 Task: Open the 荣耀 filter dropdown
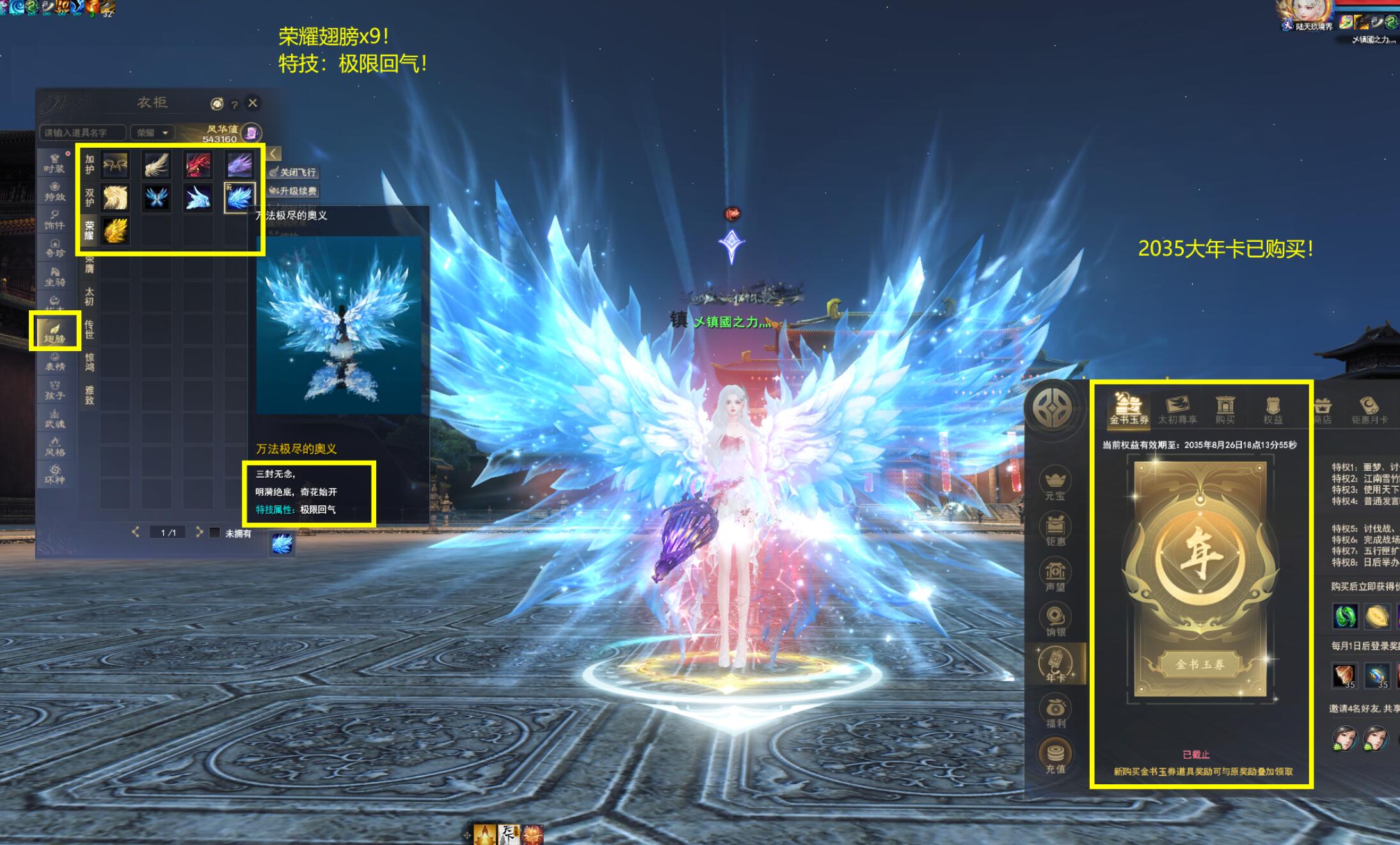pyautogui.click(x=152, y=132)
